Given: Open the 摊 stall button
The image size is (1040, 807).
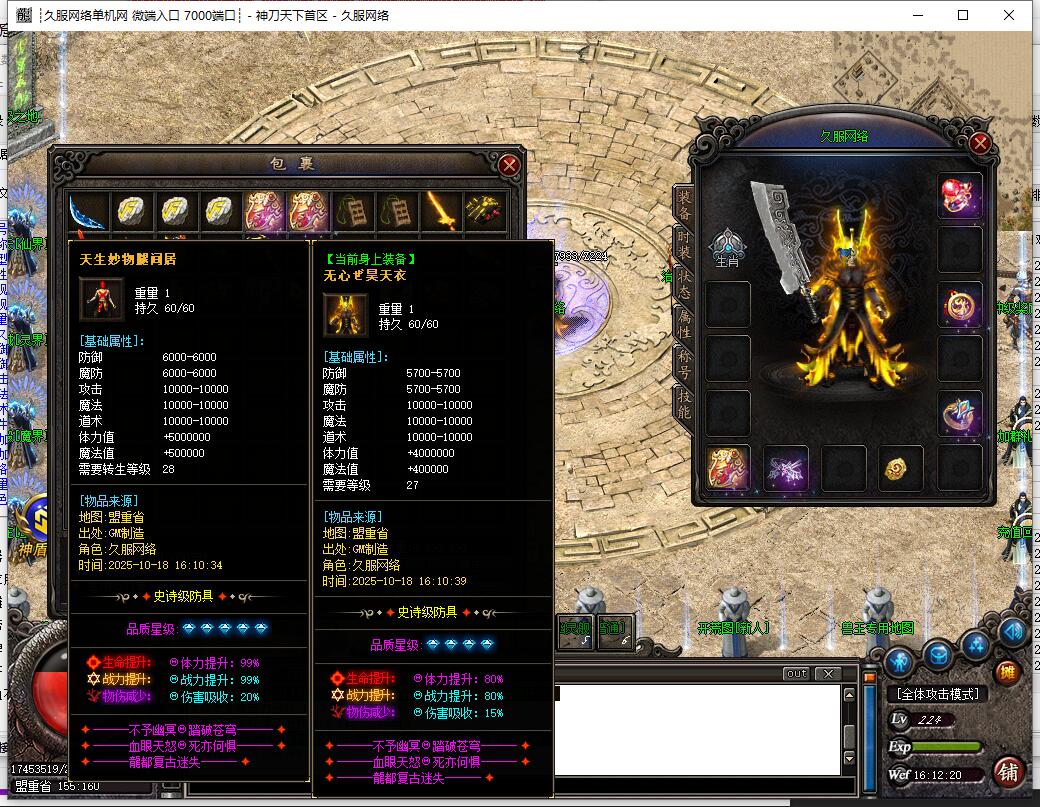Looking at the screenshot, I should [x=1006, y=672].
